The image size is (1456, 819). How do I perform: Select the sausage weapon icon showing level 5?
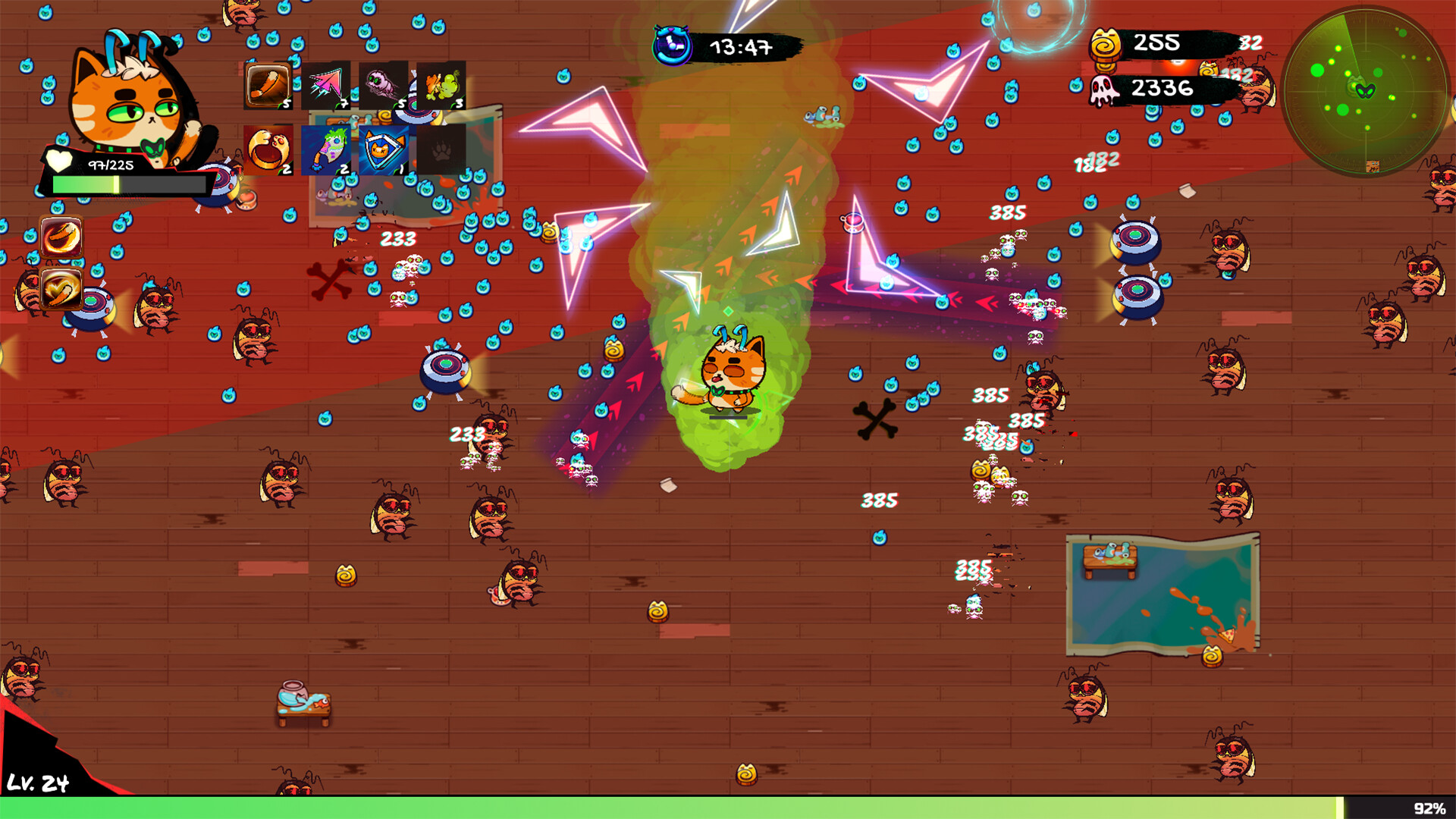coord(268,85)
